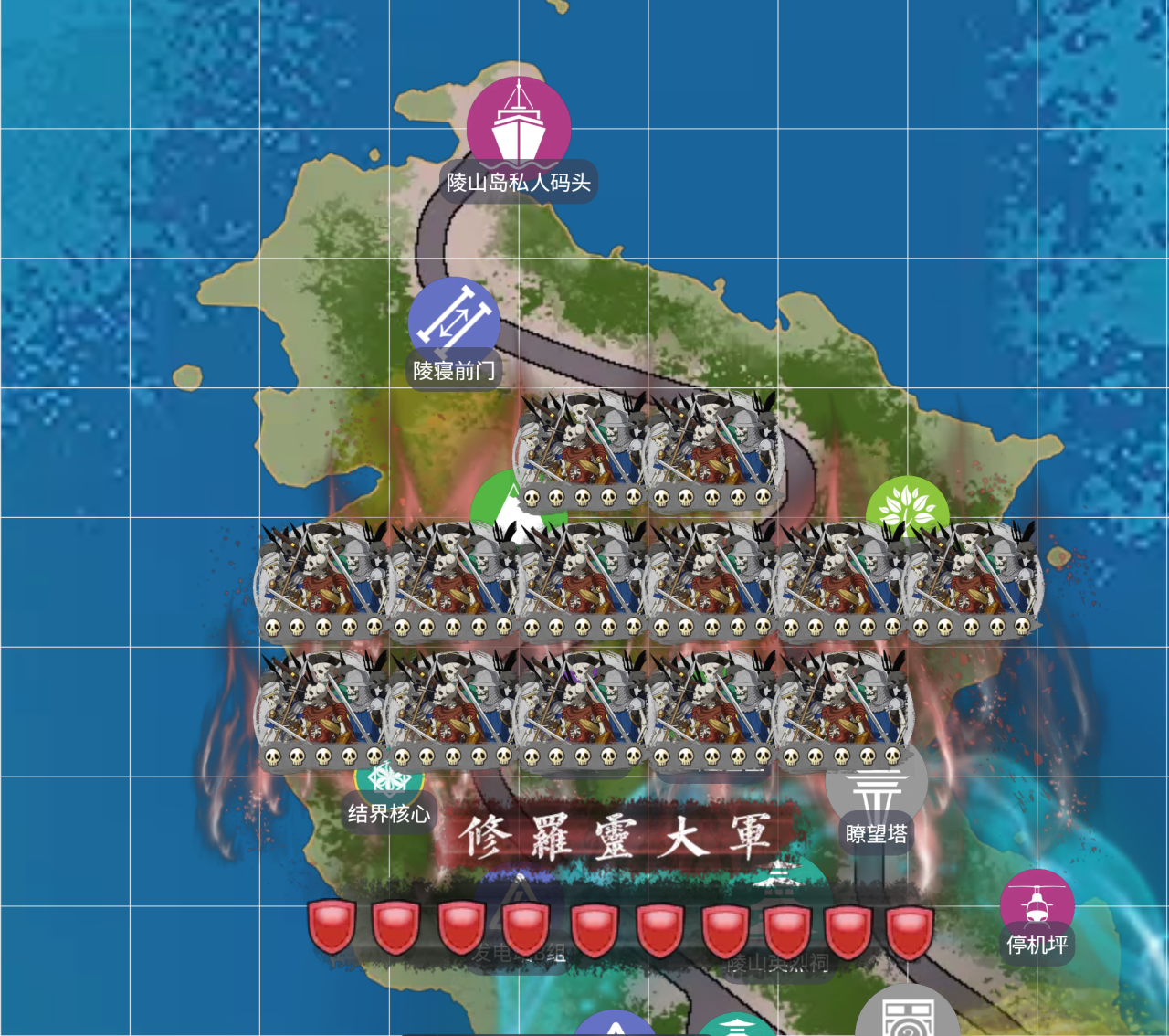Select the 陵山岛私人码头 ship marker
This screenshot has height=1036, width=1169.
click(x=519, y=129)
